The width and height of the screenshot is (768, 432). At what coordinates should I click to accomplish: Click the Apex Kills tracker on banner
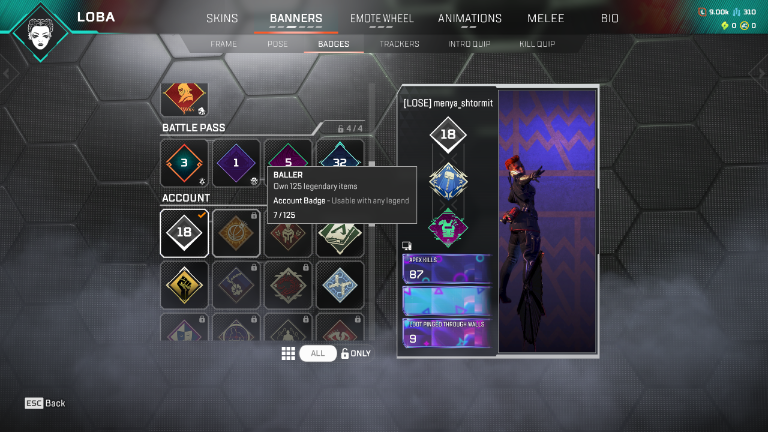(x=447, y=270)
